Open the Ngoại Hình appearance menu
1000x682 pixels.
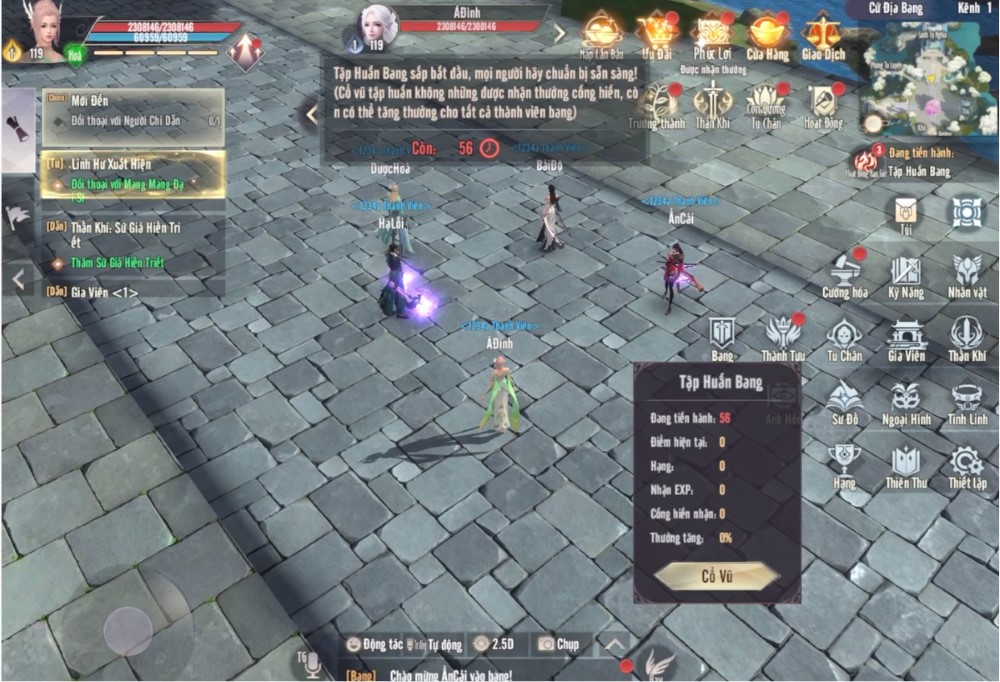[906, 401]
